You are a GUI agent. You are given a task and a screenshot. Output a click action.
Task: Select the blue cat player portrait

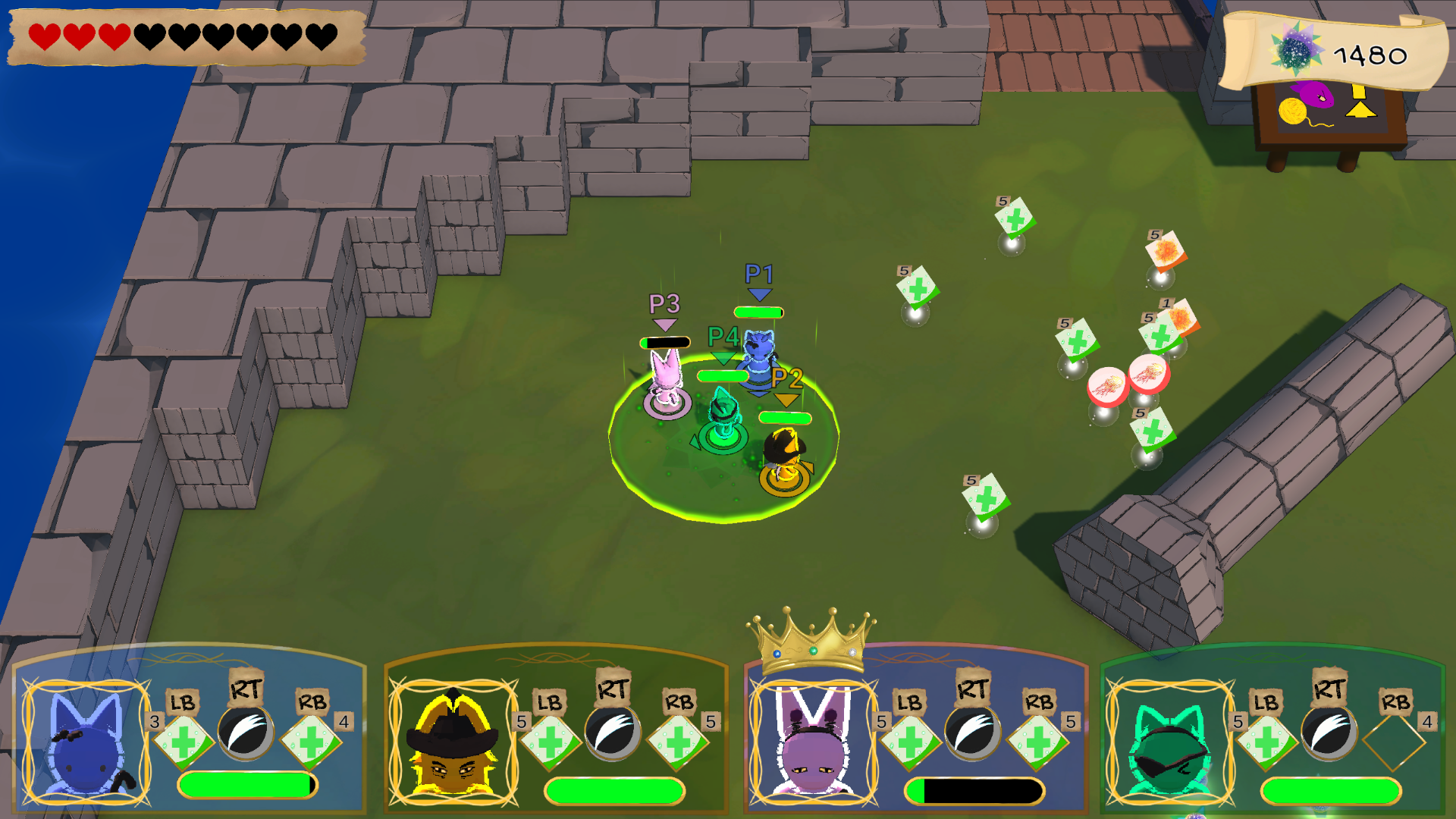click(x=86, y=743)
